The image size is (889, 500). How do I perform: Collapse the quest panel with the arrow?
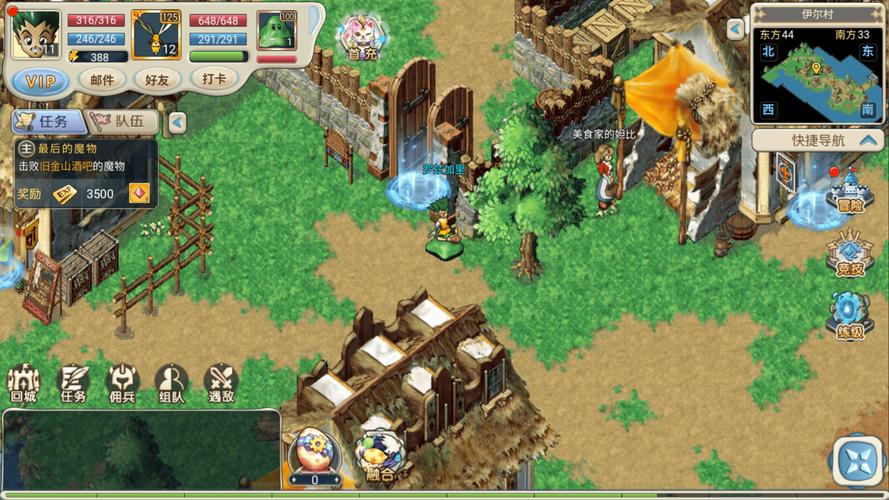click(177, 122)
